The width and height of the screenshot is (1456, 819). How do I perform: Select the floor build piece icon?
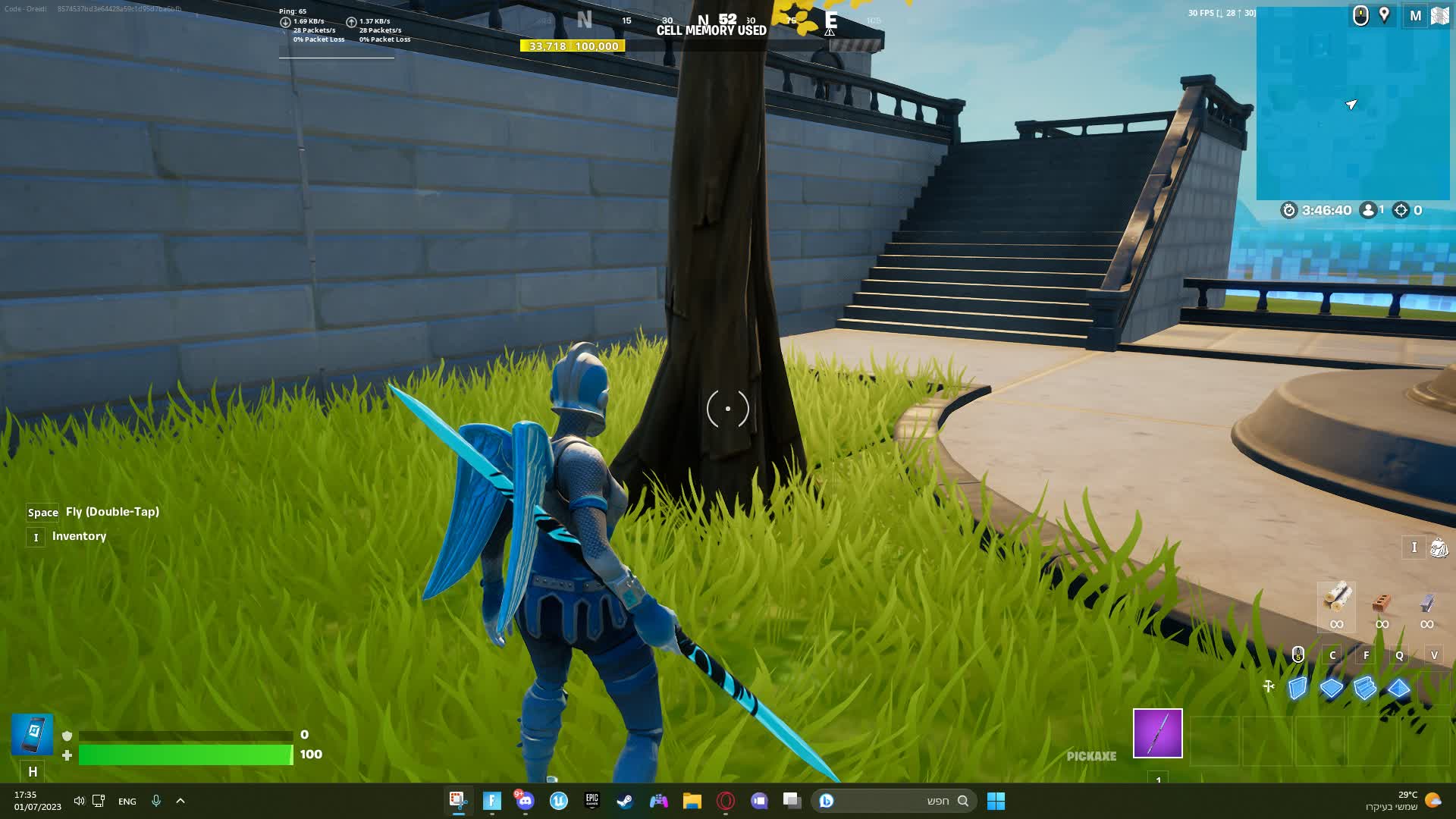(1332, 689)
